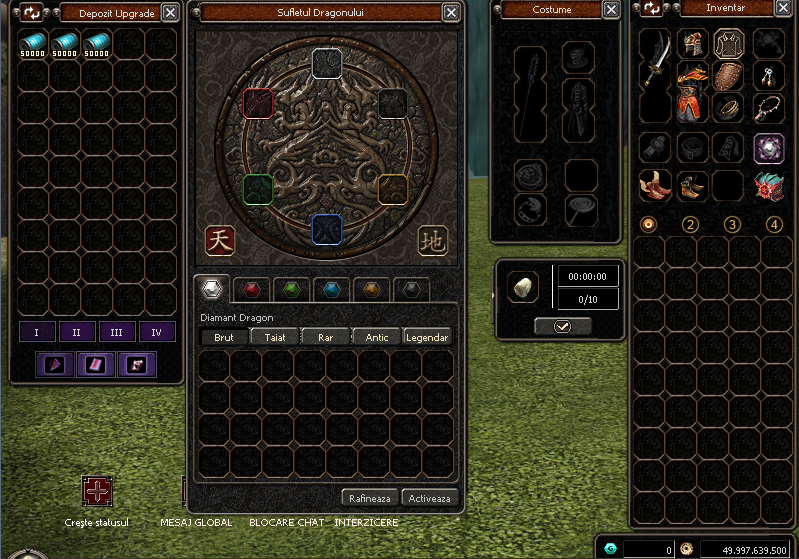Choose the Taiat grade filter

pos(275,337)
